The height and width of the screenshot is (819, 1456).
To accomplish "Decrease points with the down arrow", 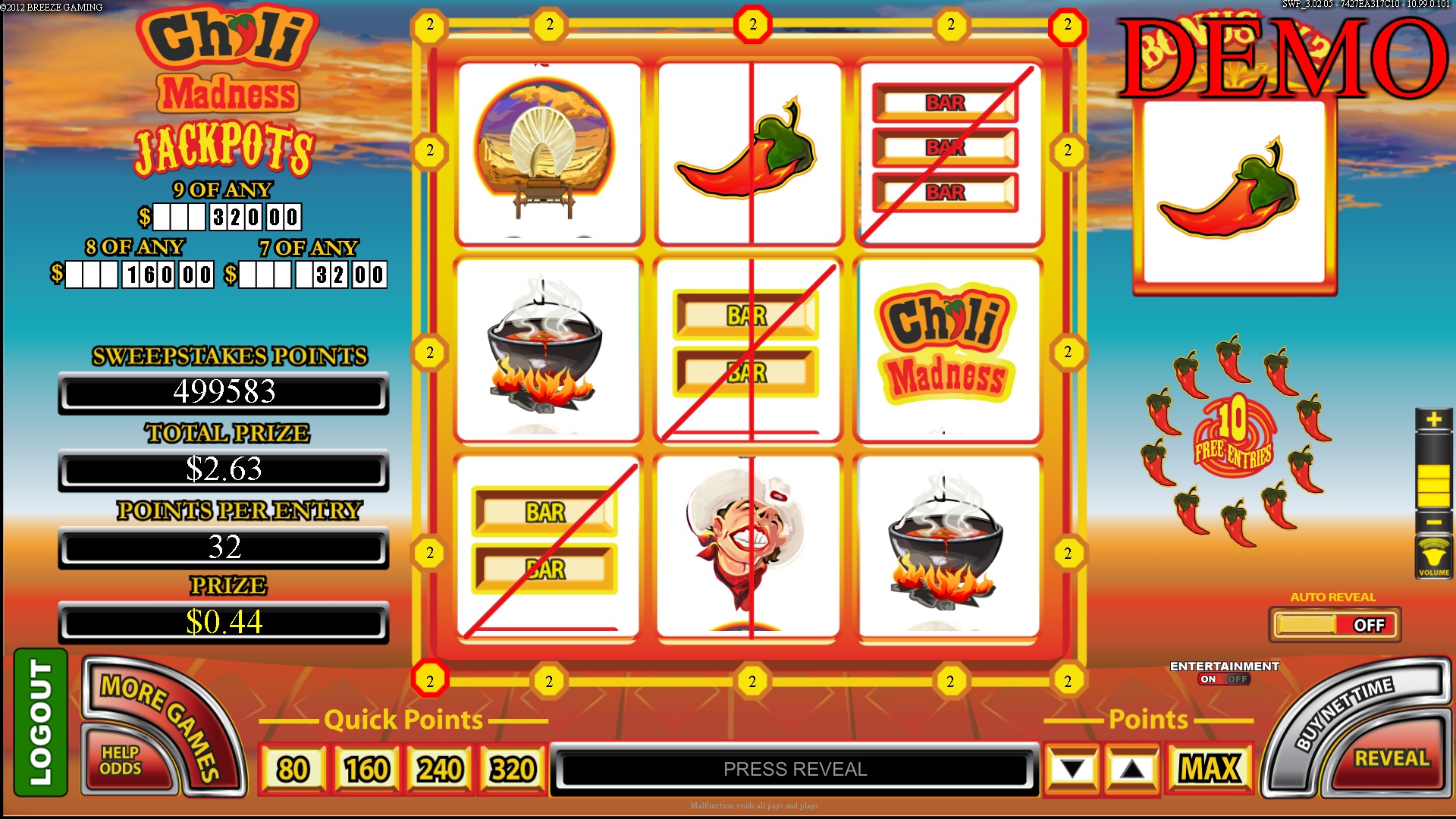I will coord(1071,768).
